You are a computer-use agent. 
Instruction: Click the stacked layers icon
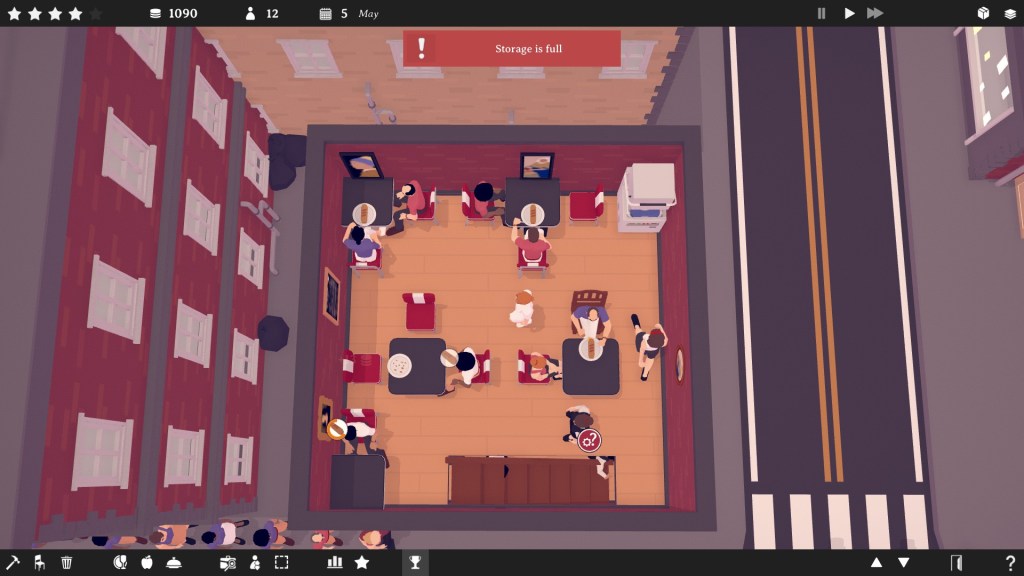point(1010,13)
